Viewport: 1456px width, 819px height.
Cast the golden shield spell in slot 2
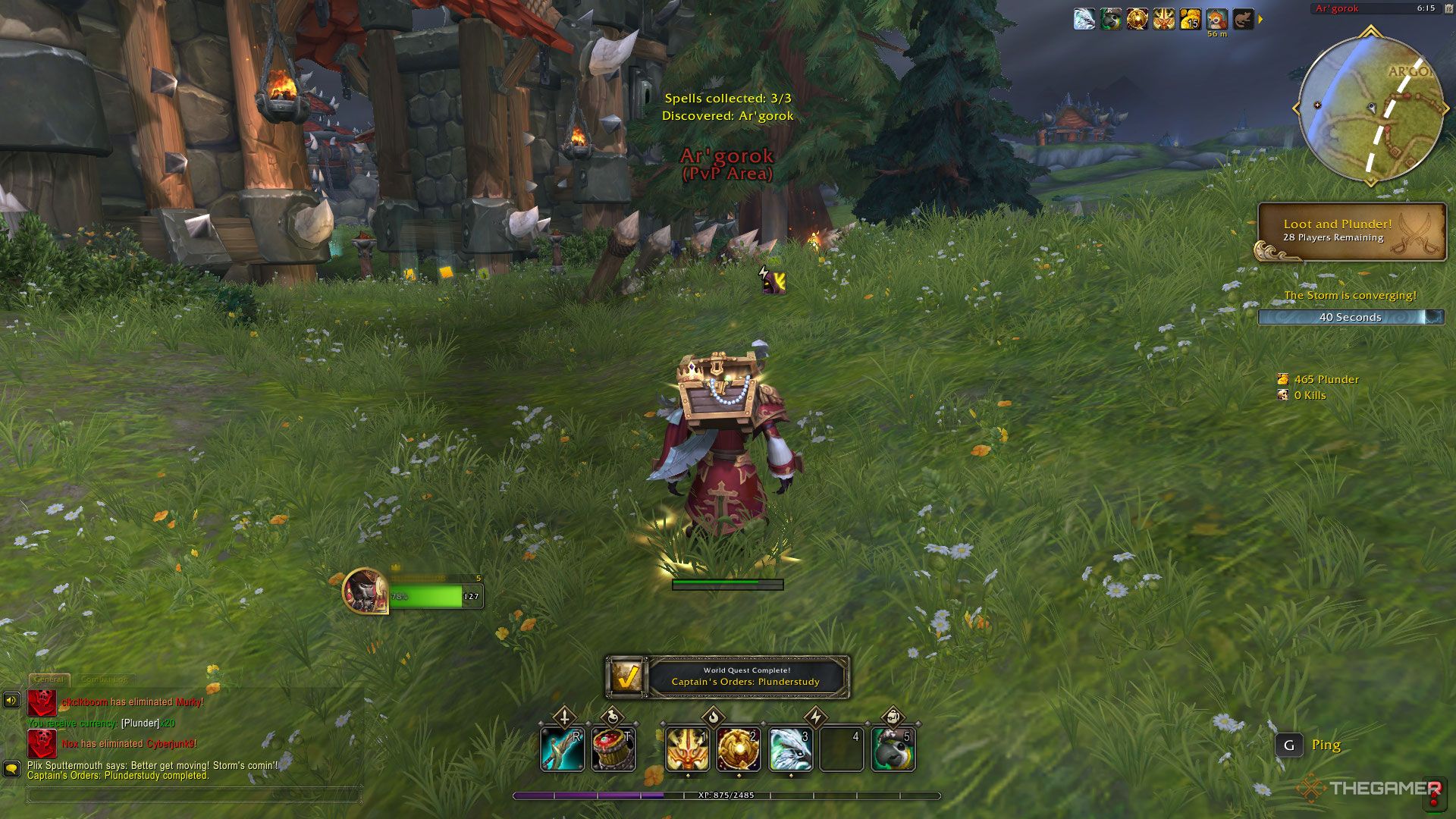739,748
